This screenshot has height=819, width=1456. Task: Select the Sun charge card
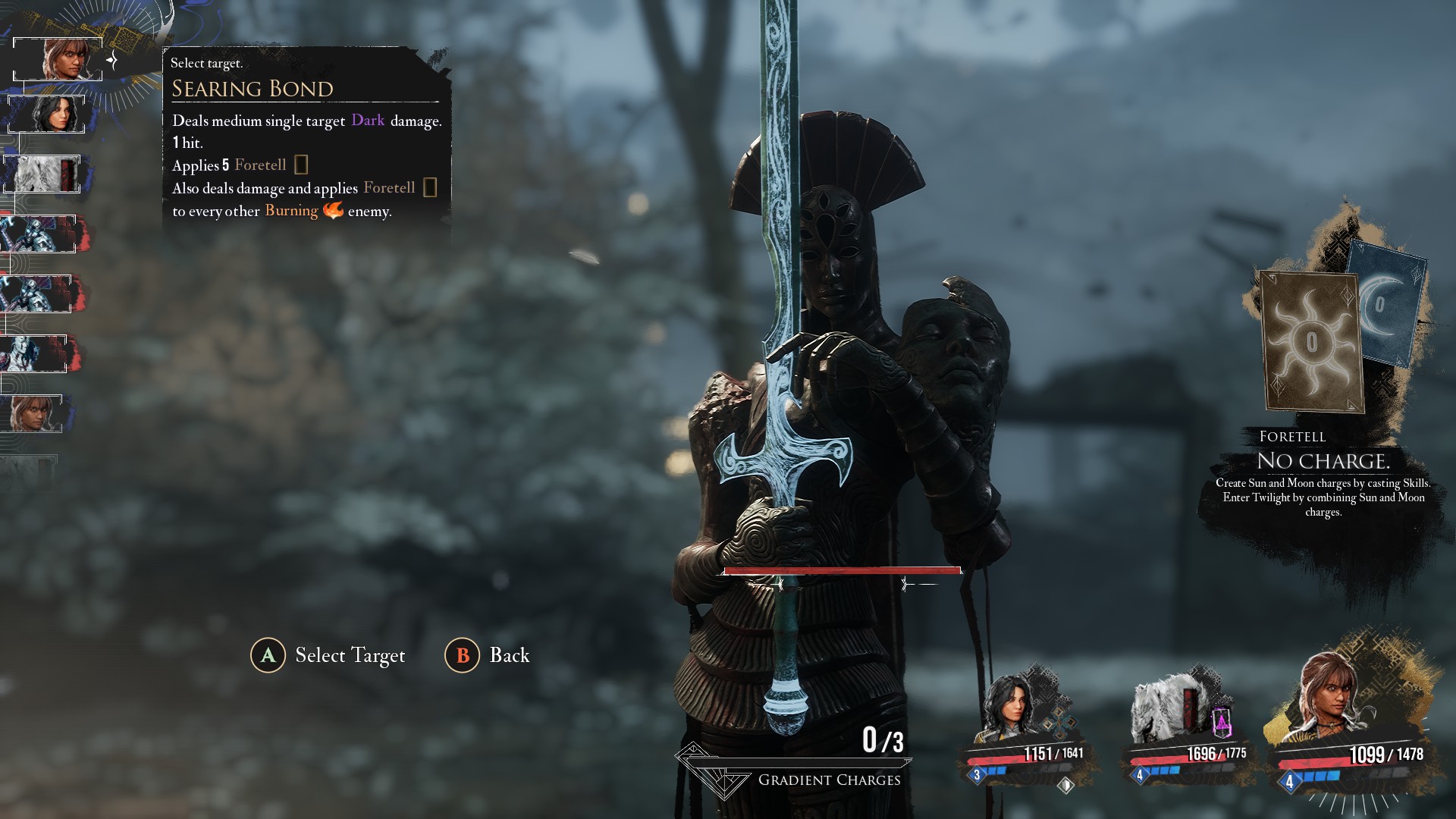coord(1311,342)
